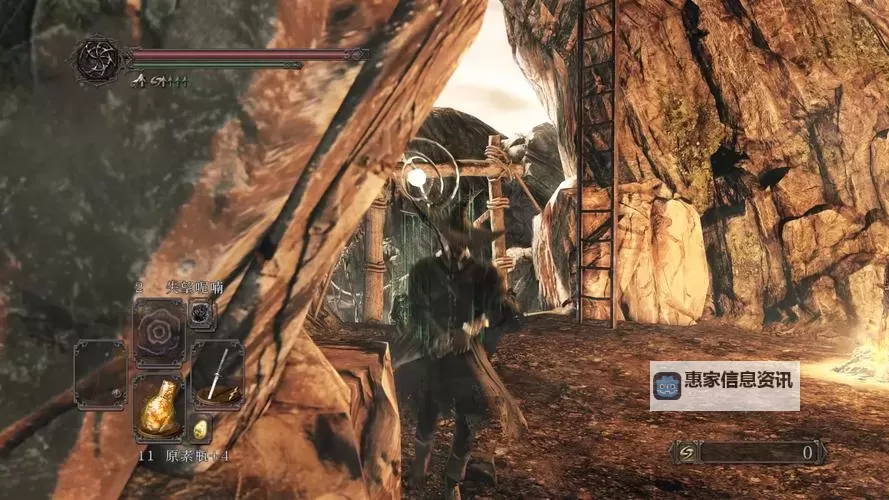Select the right-hand sword weapon slot
Image resolution: width=889 pixels, height=500 pixels.
coord(217,373)
